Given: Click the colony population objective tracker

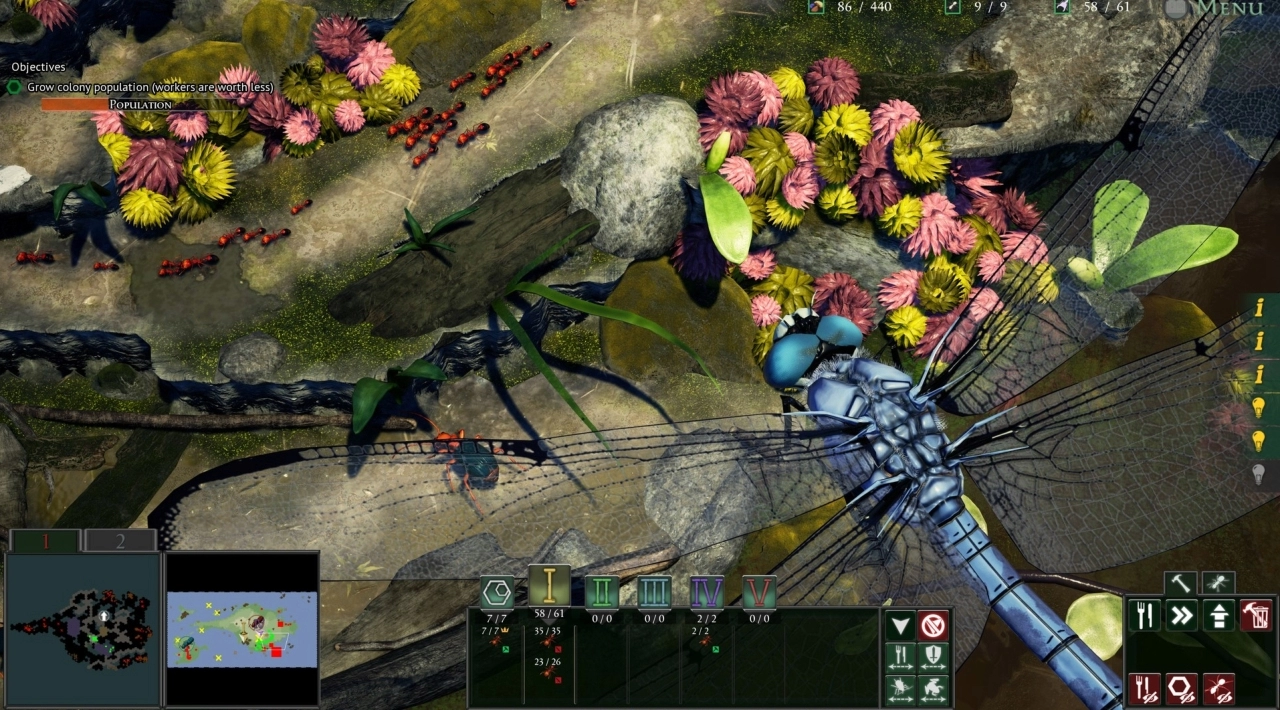Looking at the screenshot, I should point(142,87).
